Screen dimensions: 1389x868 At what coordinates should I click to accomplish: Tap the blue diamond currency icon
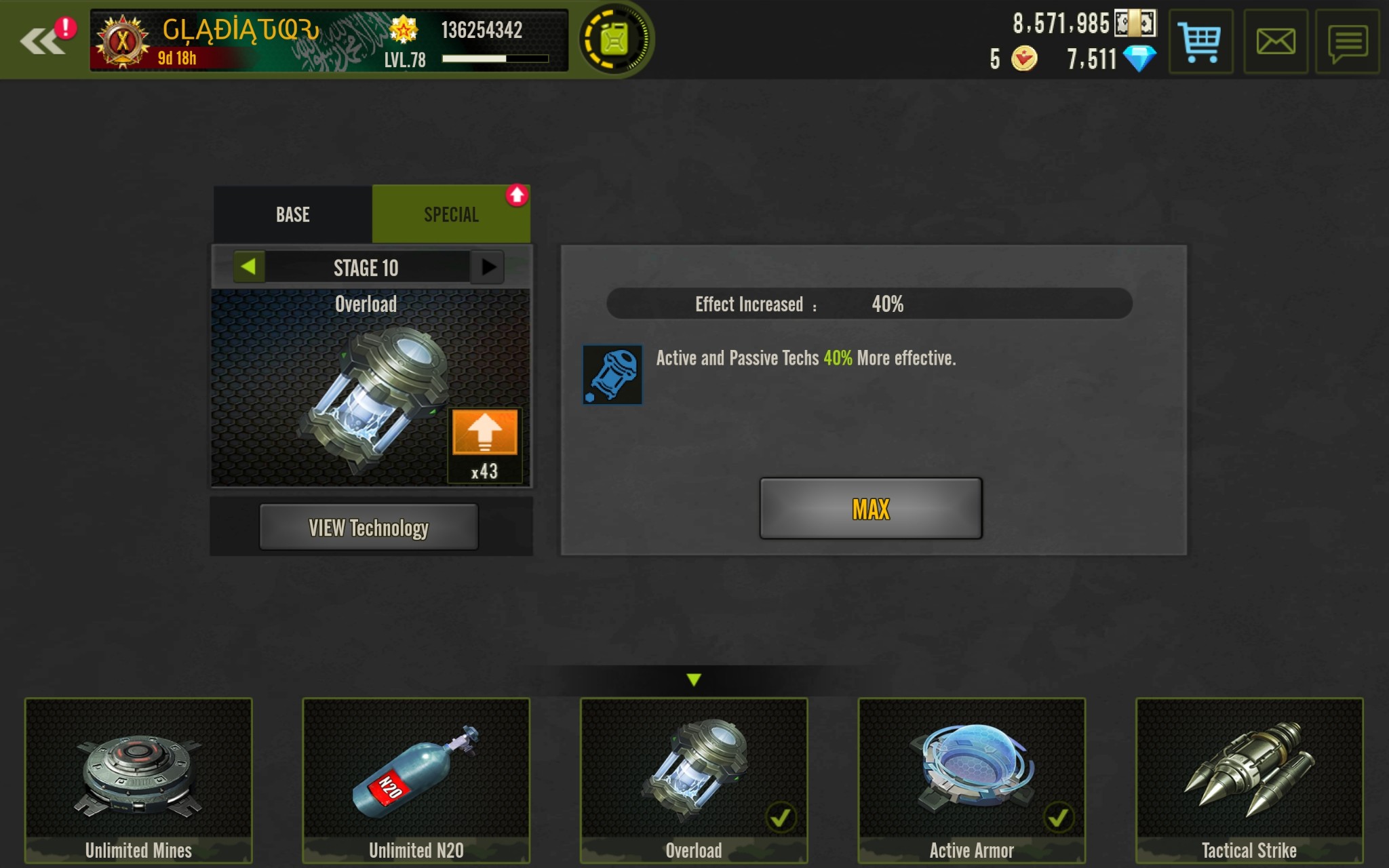(x=1139, y=59)
